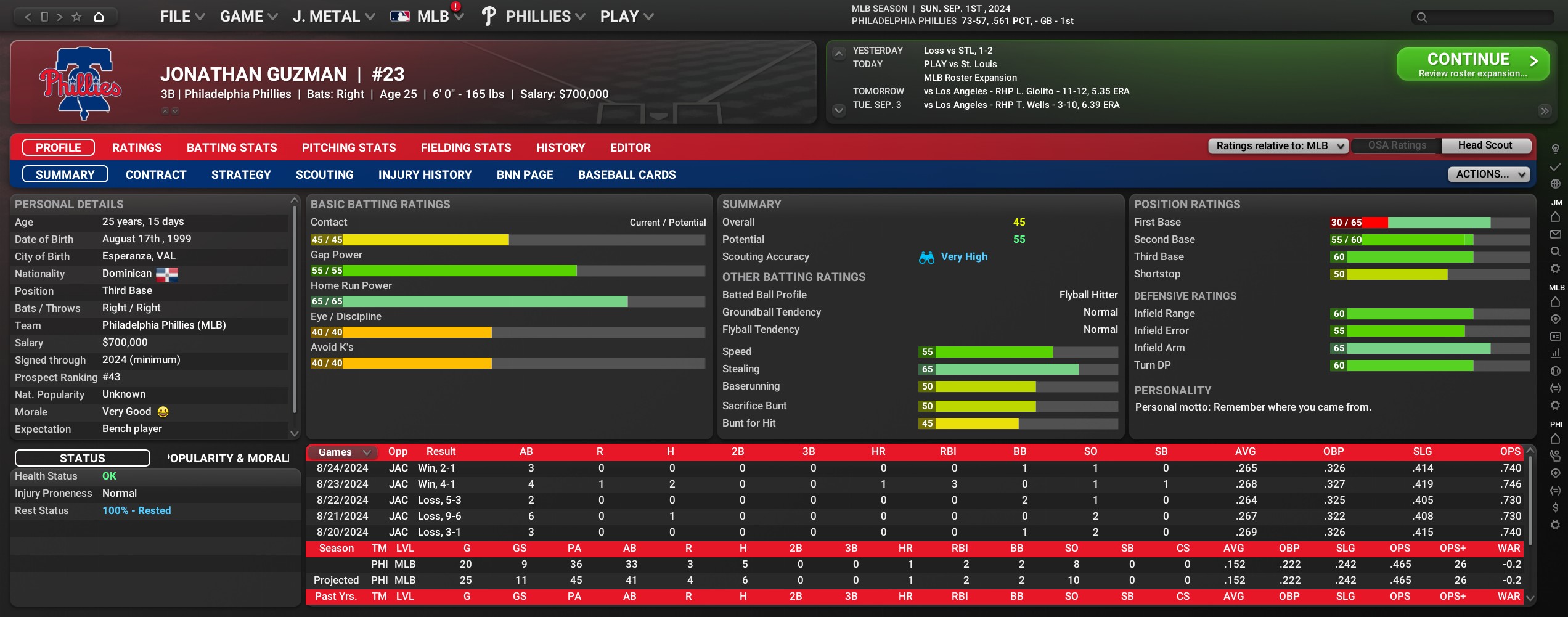Open the Games log dropdown
The height and width of the screenshot is (617, 1568).
(343, 452)
